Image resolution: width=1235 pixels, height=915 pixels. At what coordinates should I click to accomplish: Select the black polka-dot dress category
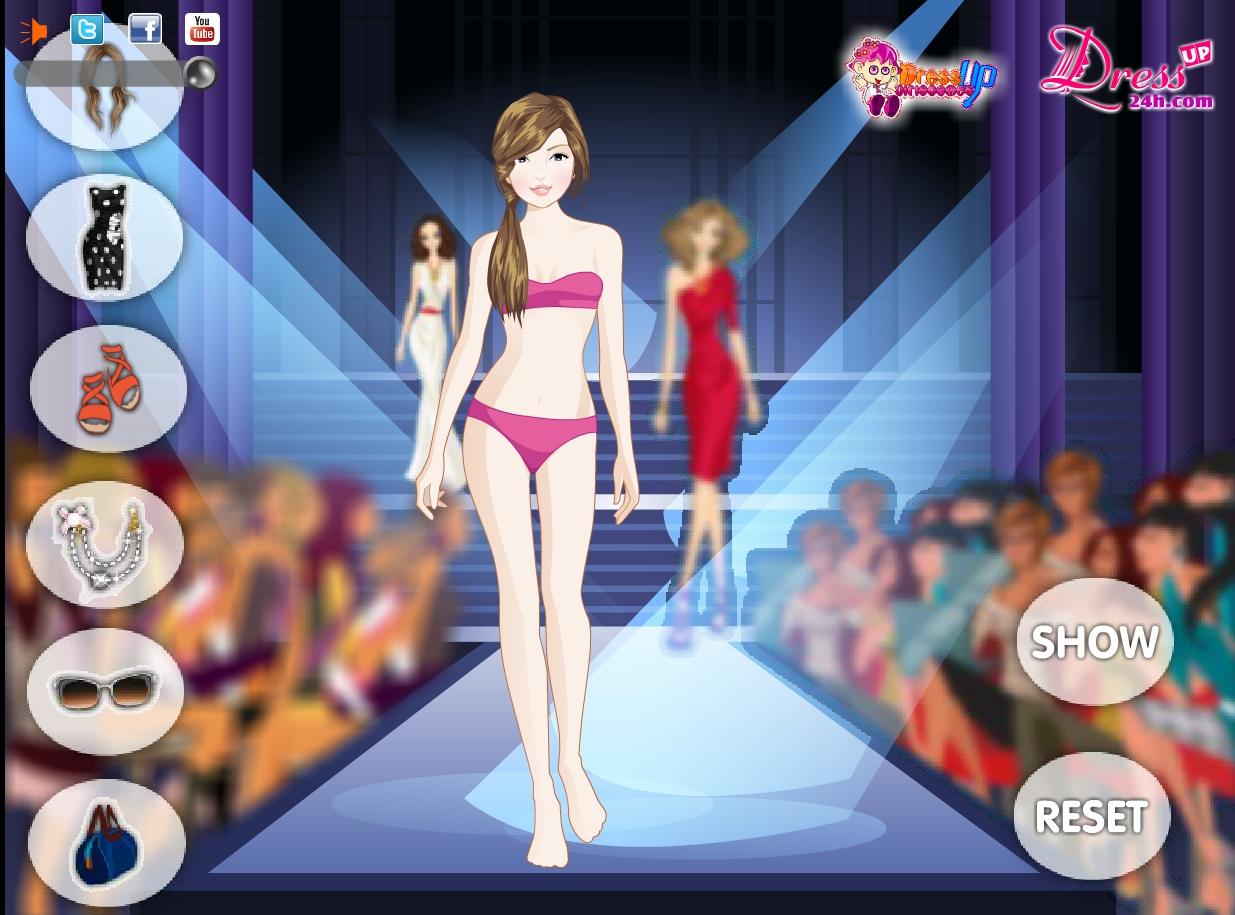(x=104, y=239)
